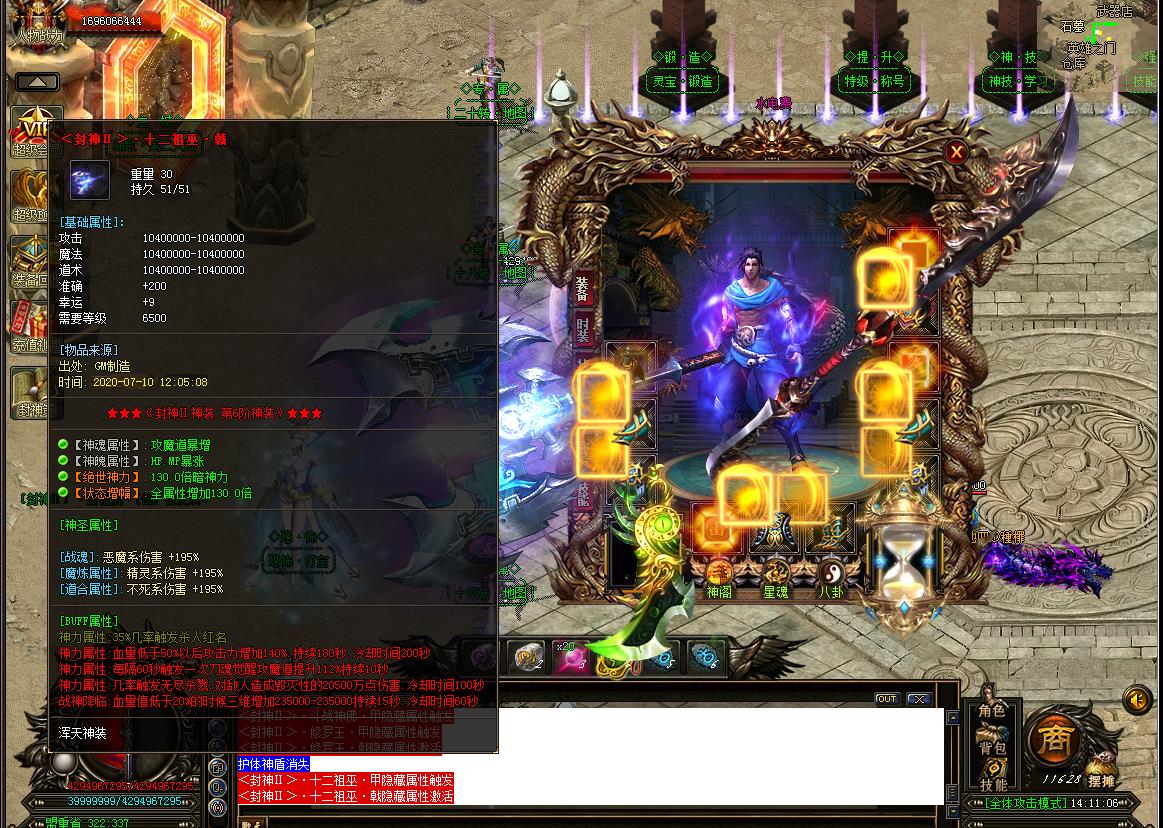Viewport: 1163px width, 828px height.
Task: Toggle the 全体攻击模式 attack mode
Action: pos(1024,803)
